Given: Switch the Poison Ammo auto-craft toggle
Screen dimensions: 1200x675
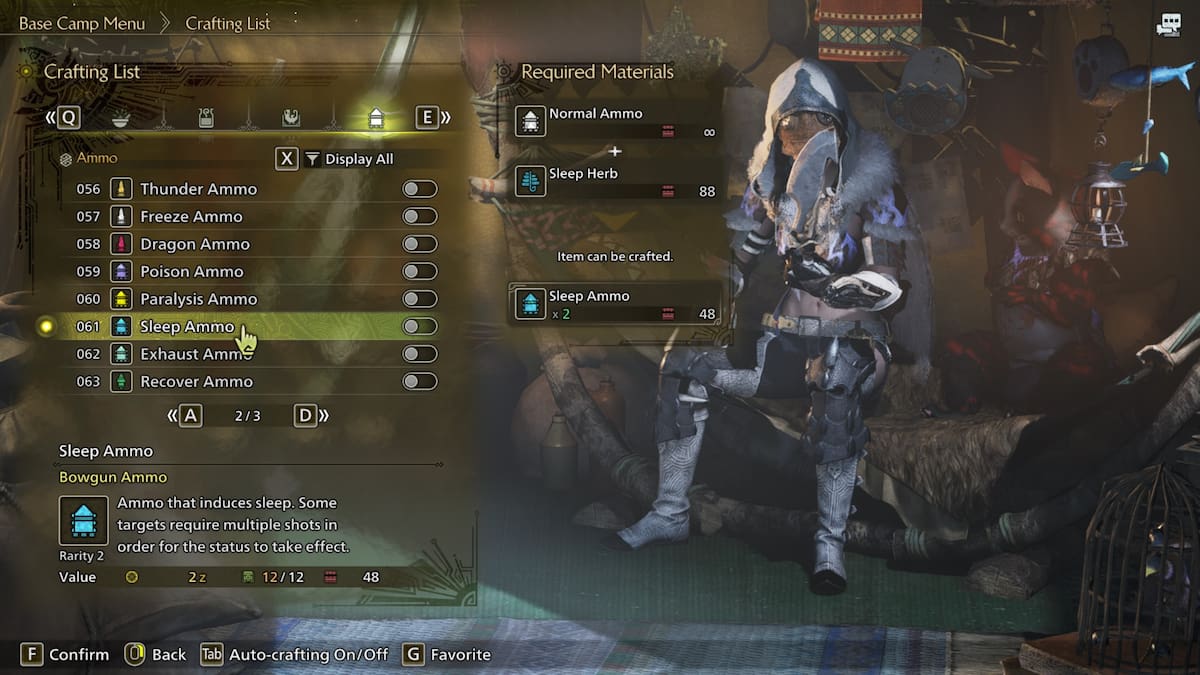Looking at the screenshot, I should click(419, 271).
